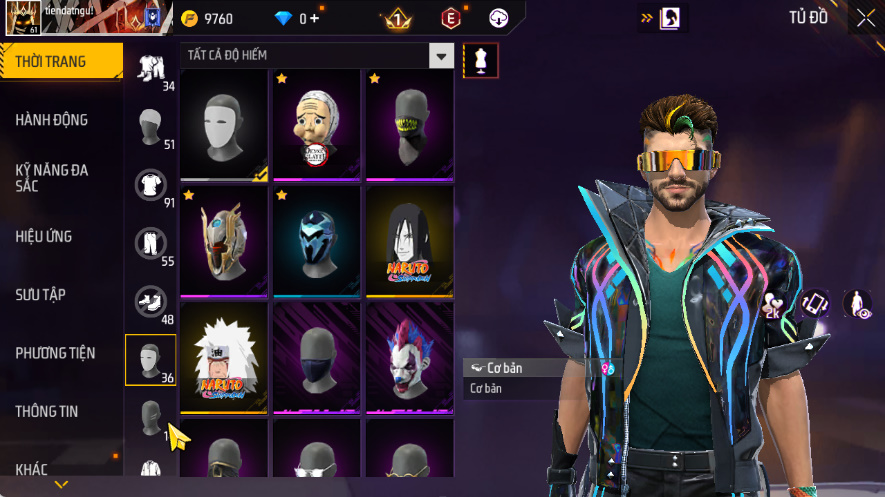This screenshot has width=885, height=497.
Task: Open the rarity filter dropdown
Action: tap(441, 56)
